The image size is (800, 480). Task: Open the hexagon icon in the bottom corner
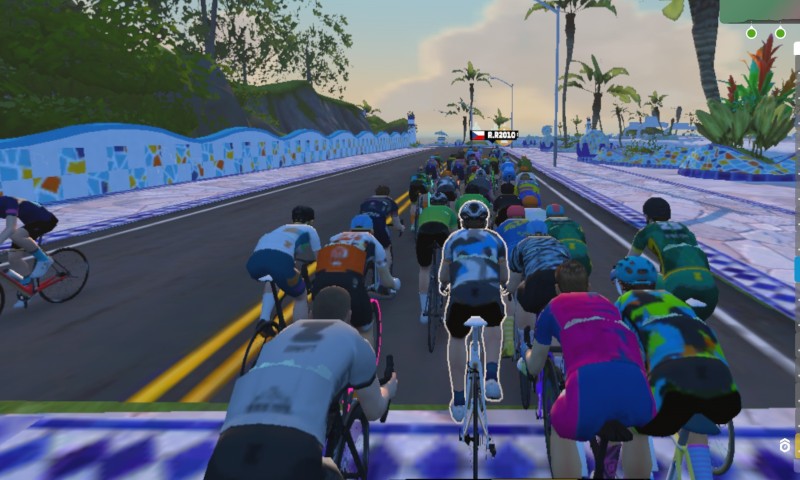pyautogui.click(x=786, y=445)
